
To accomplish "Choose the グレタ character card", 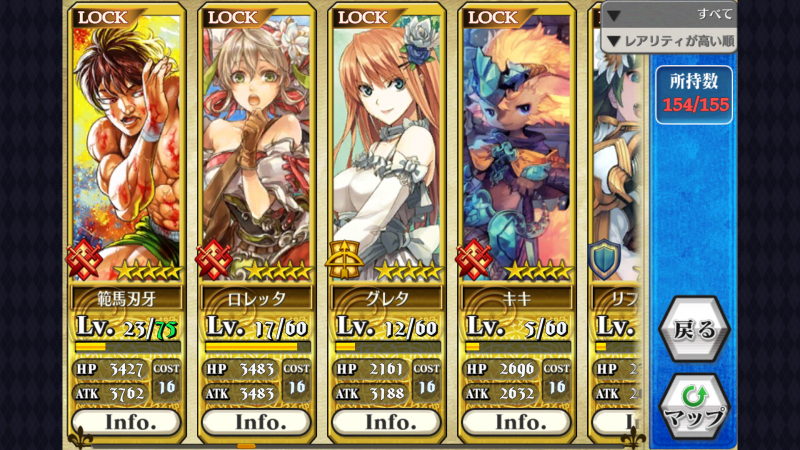I will 387,150.
